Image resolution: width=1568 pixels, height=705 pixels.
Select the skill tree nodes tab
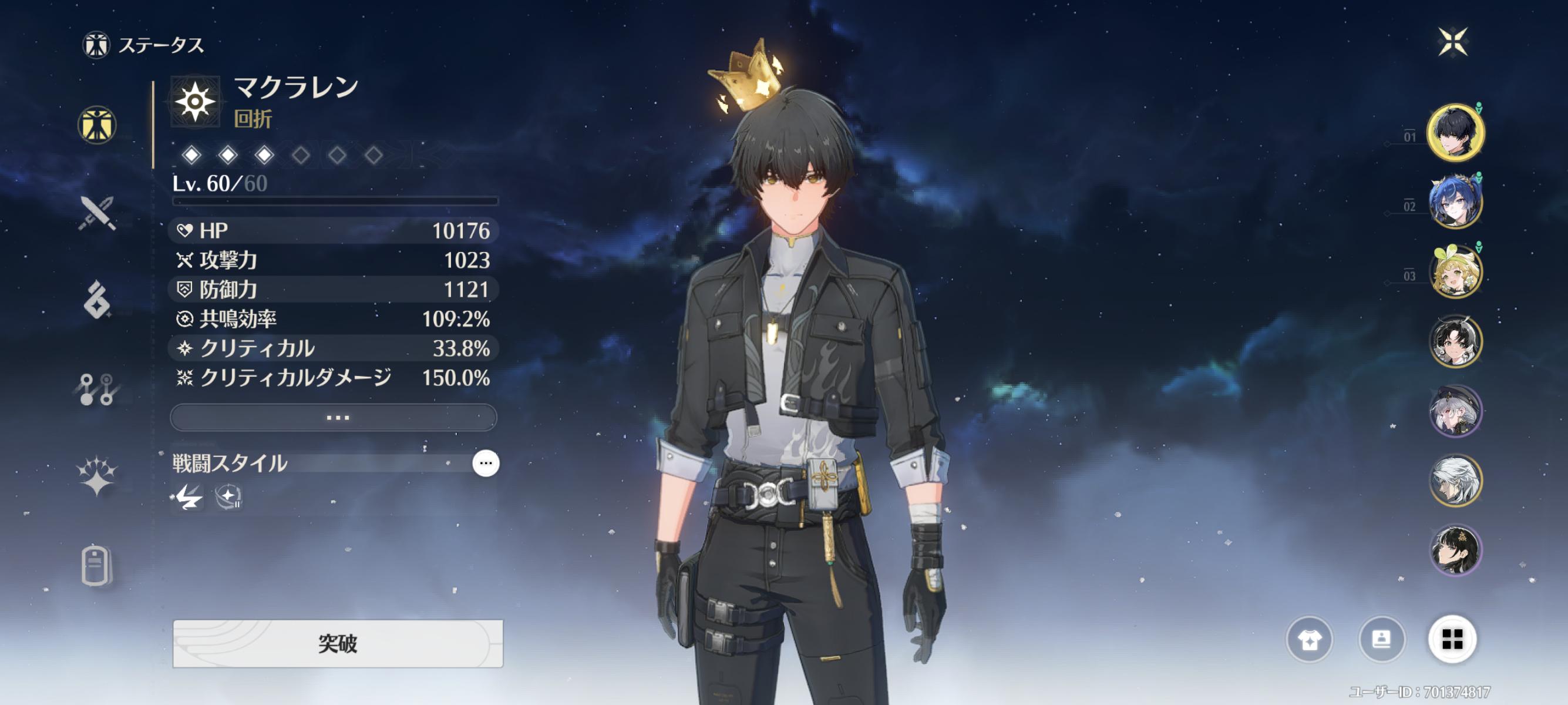[97, 388]
